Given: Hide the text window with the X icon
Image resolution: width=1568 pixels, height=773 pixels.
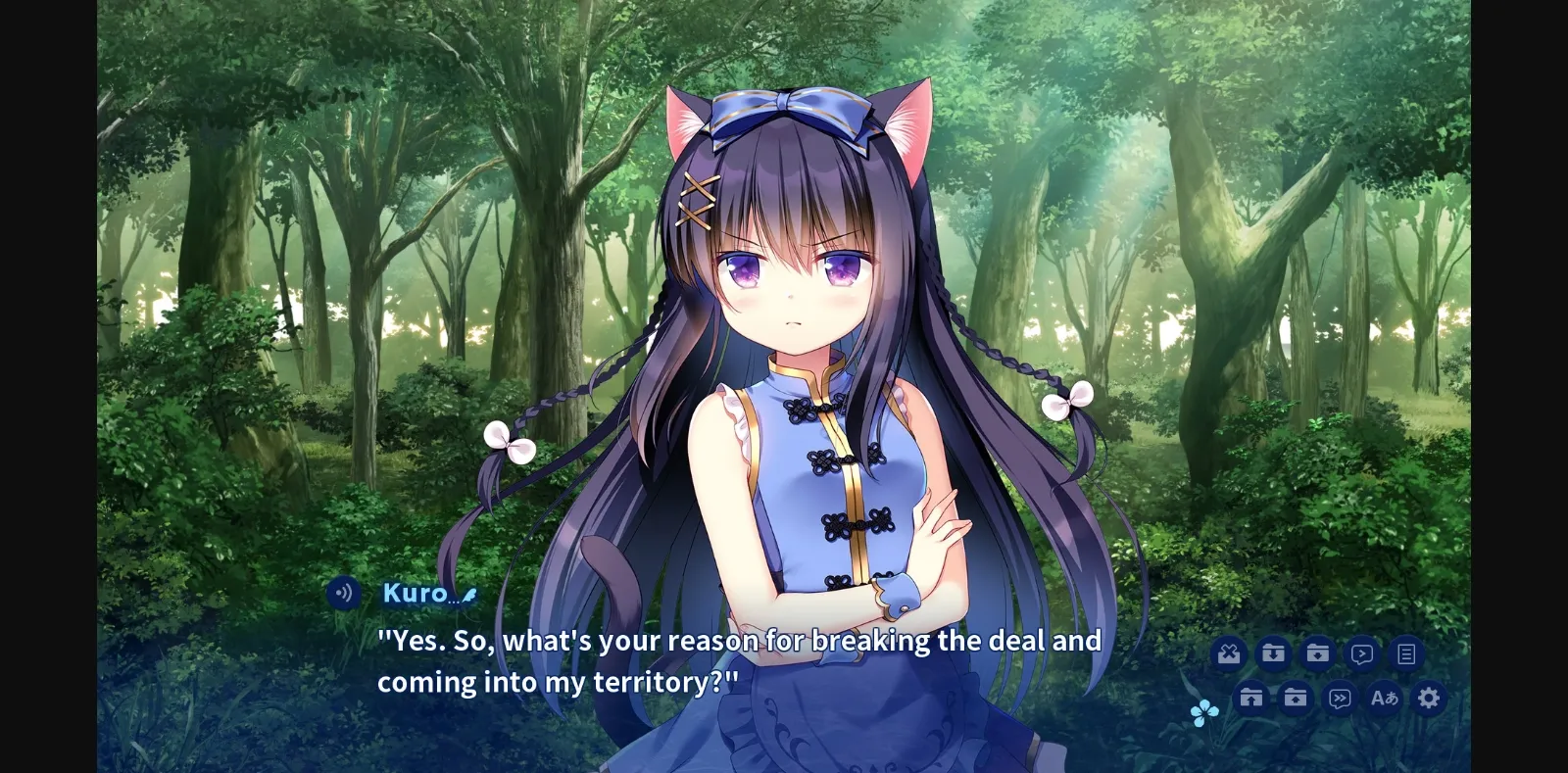Looking at the screenshot, I should [1228, 652].
